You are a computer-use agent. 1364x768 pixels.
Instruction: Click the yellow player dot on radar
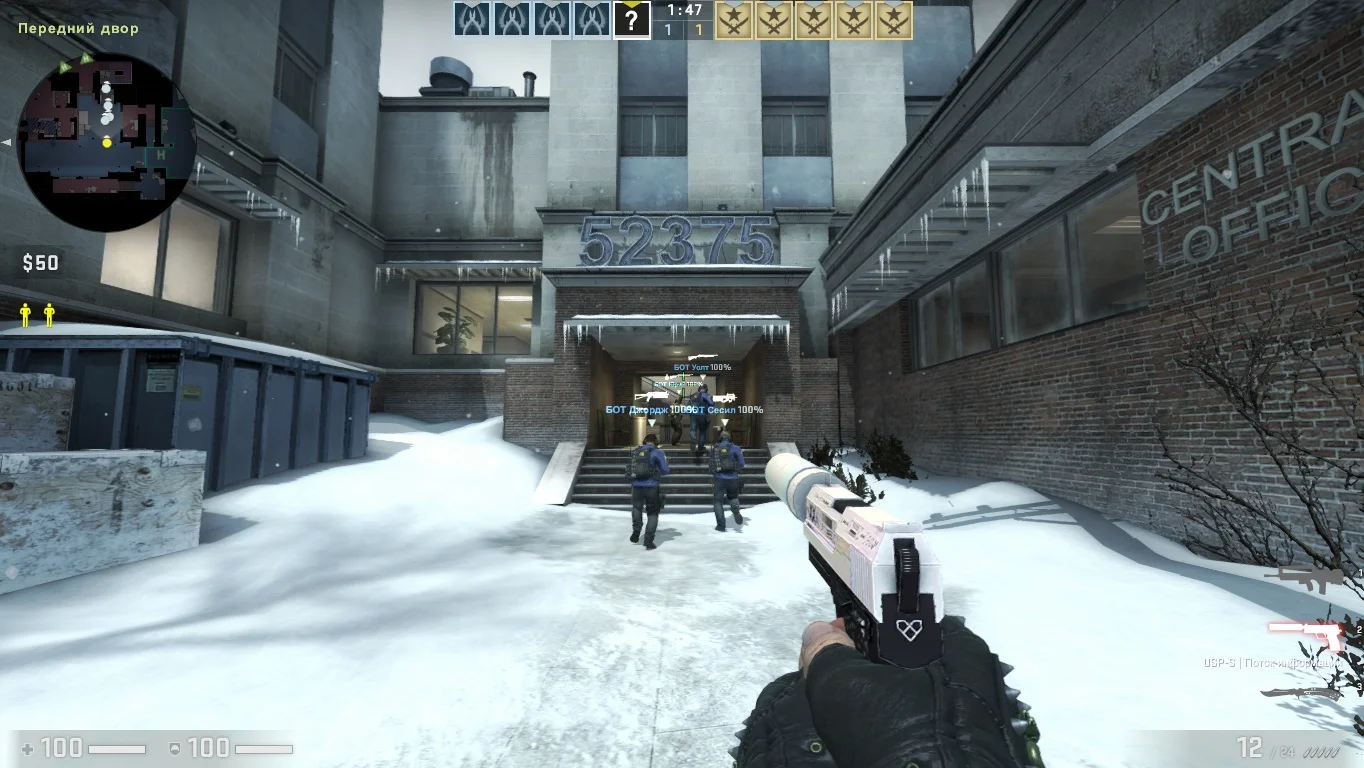[x=107, y=142]
